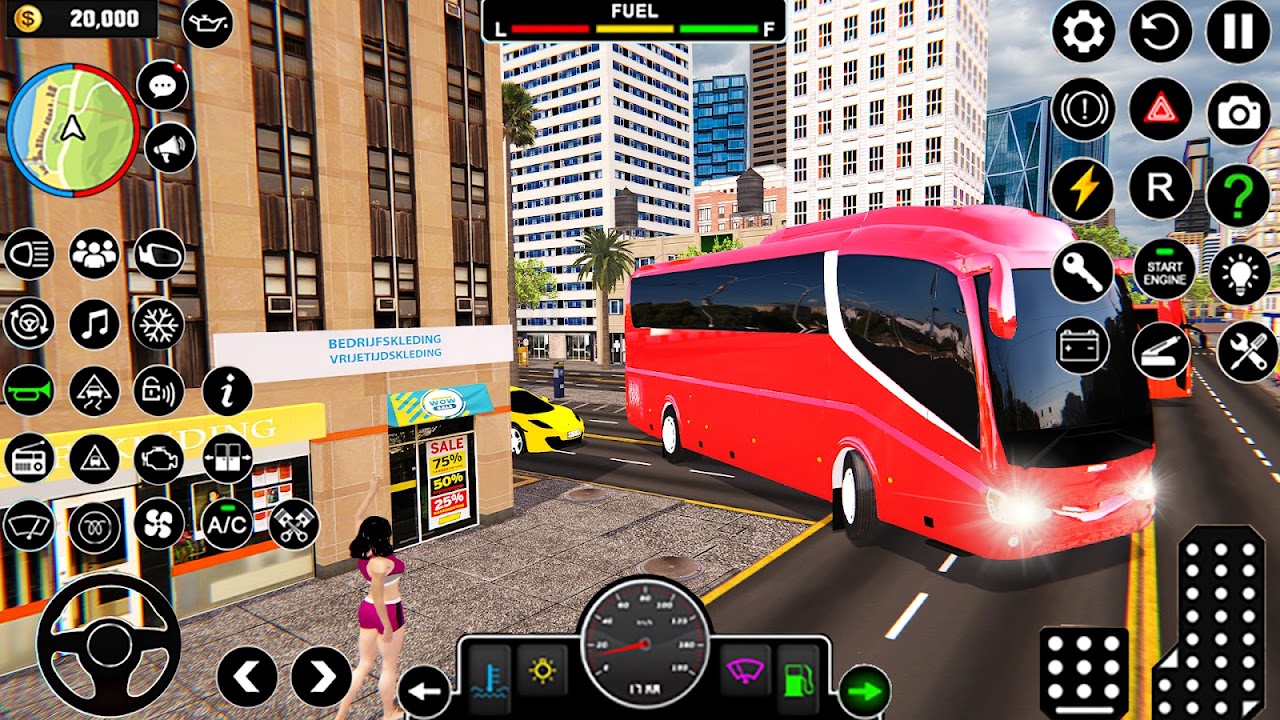Click the Start Engine button
1280x720 pixels.
pos(1164,270)
